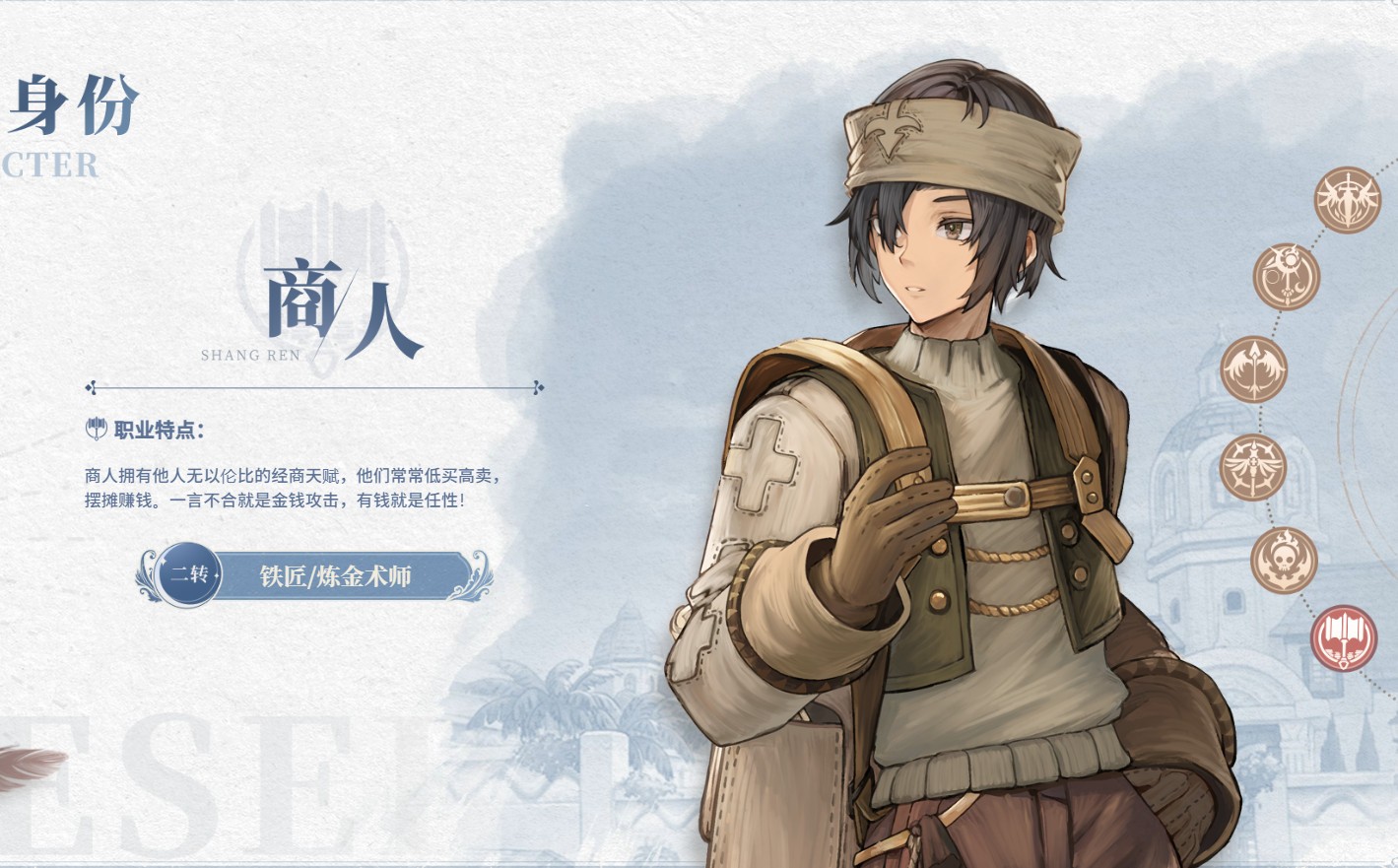
Task: Expand the 铁匠/炼金术师 advancement banner
Action: 335,576
